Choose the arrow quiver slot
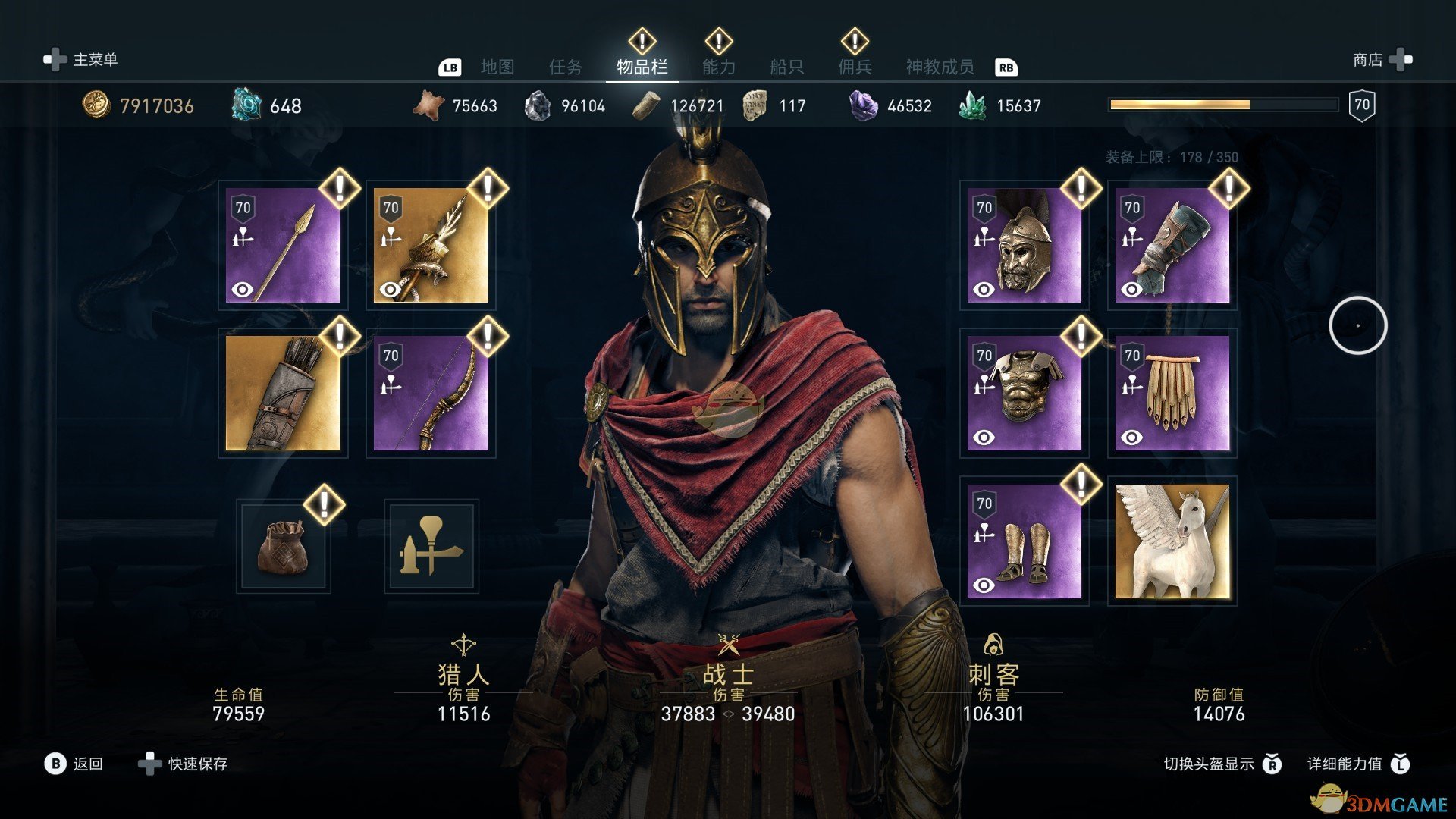Screen dimensions: 1456x819 283,394
